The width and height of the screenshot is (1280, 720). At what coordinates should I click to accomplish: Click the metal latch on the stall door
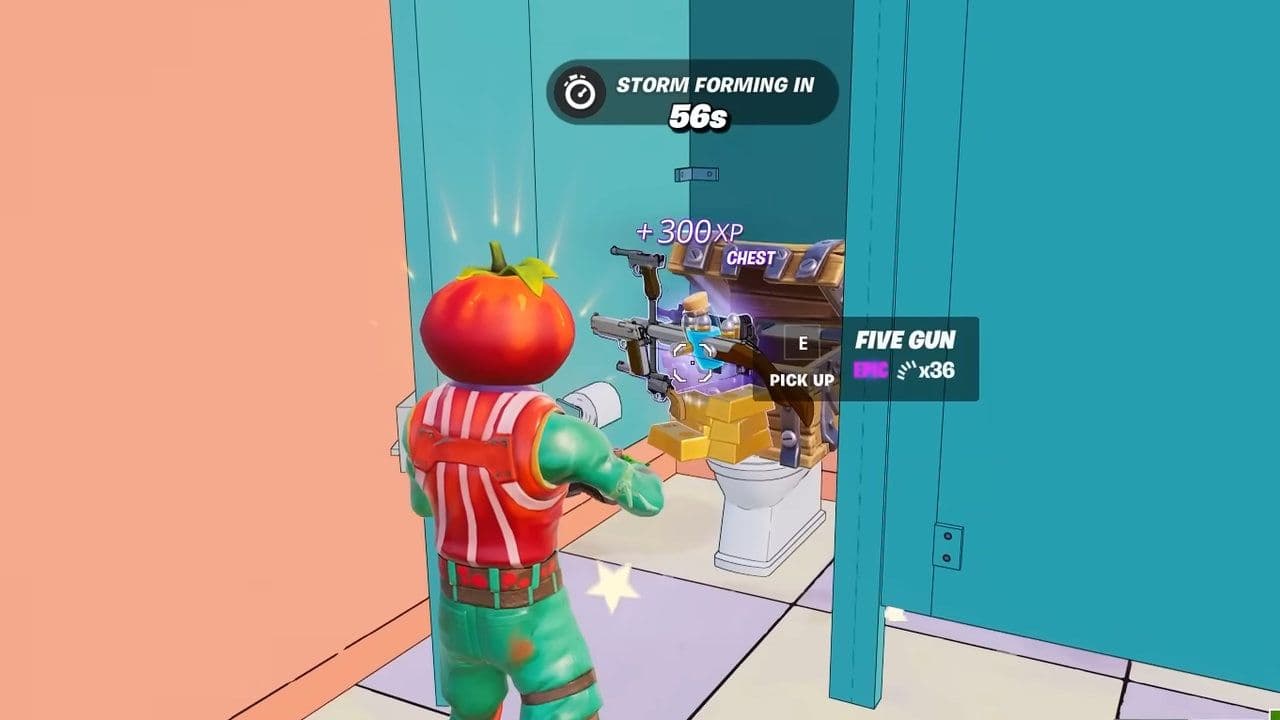697,172
